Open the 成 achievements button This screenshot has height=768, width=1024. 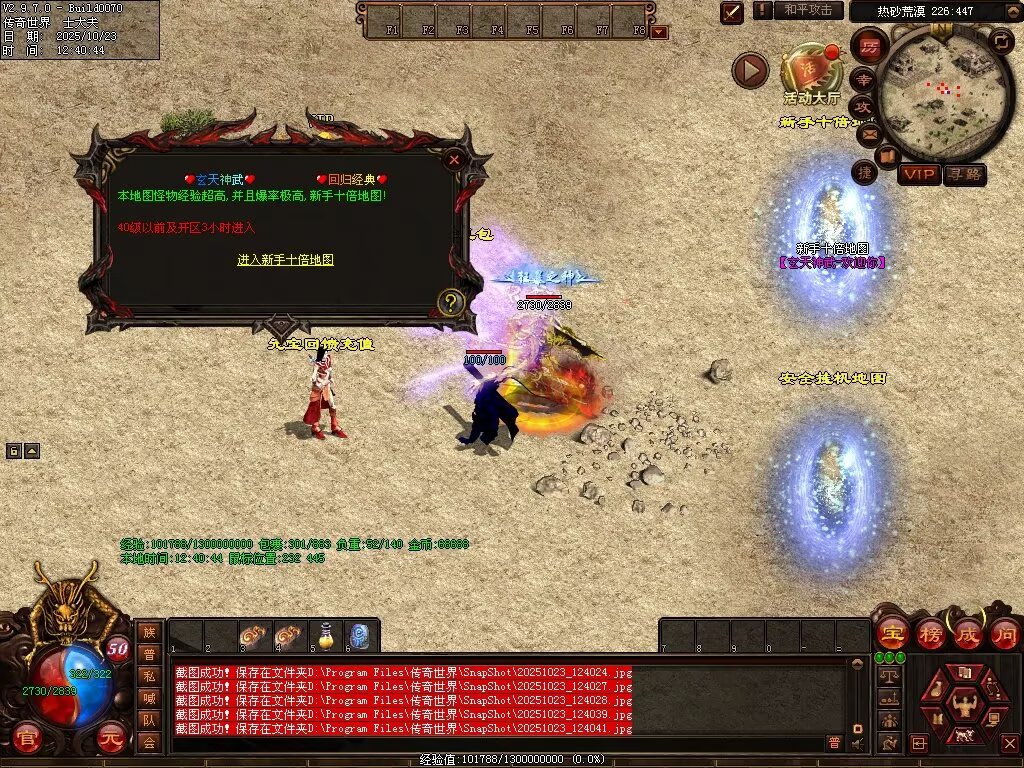click(x=967, y=633)
